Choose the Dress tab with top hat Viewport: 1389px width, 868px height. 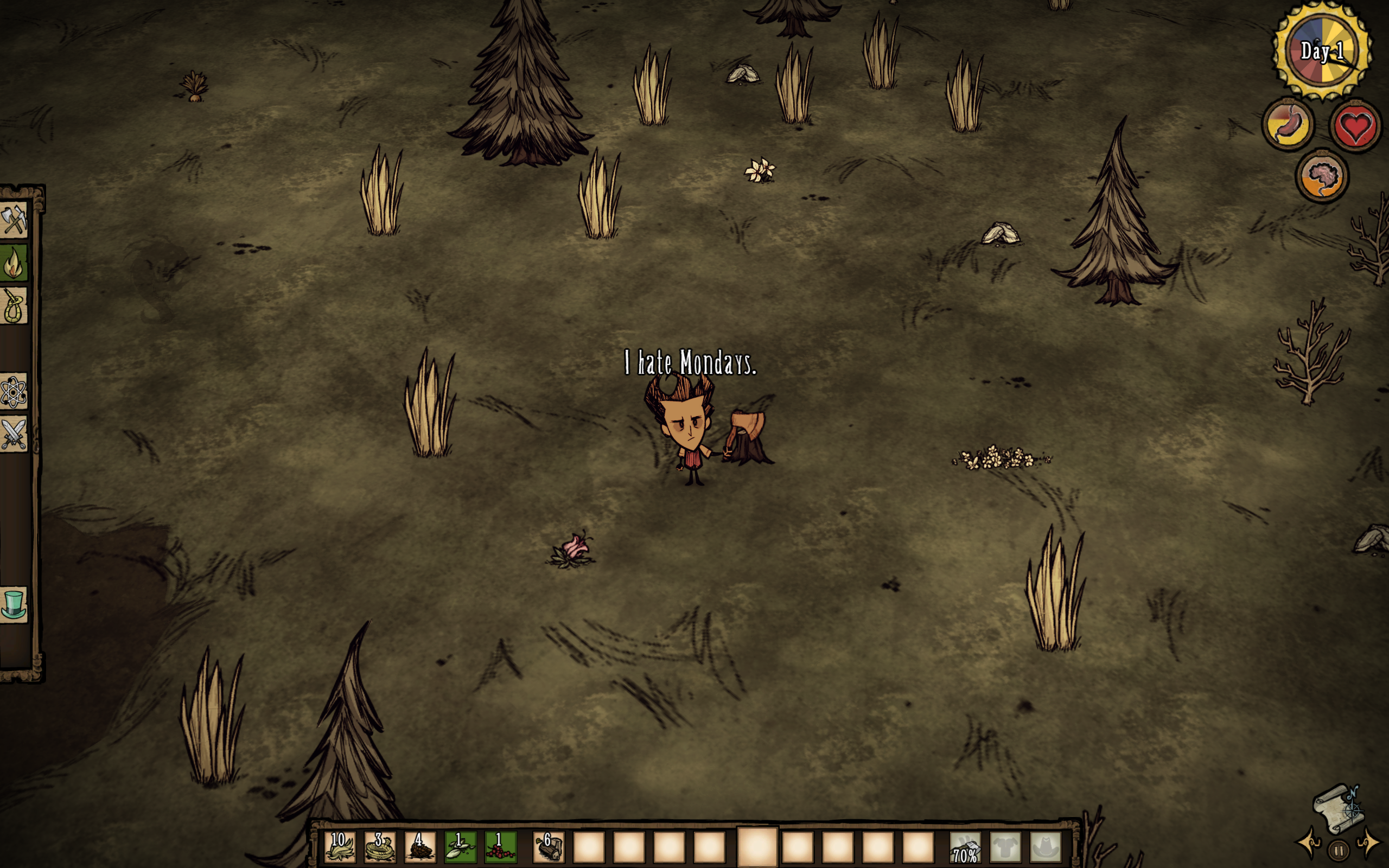(14, 605)
